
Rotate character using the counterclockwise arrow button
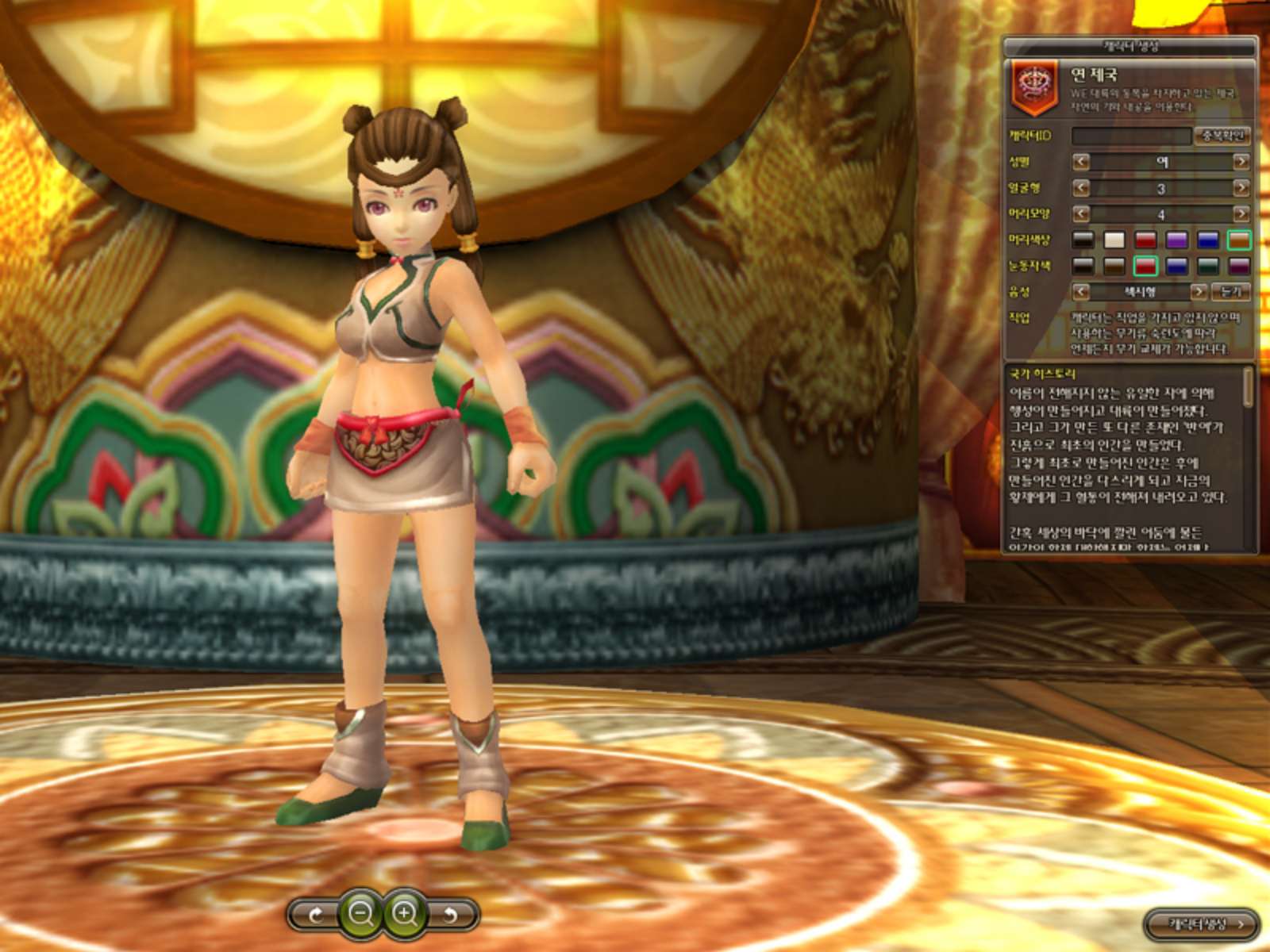point(451,916)
